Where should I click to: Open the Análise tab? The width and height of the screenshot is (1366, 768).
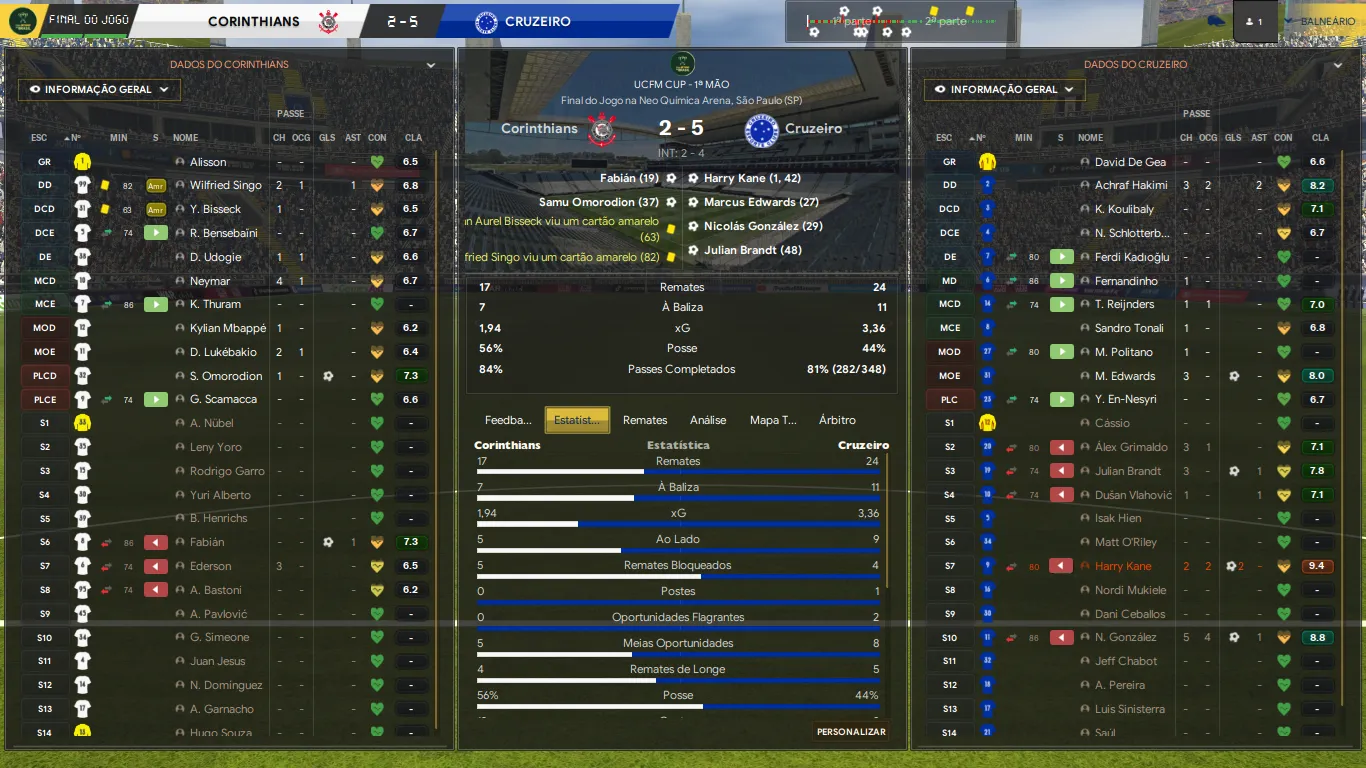[708, 420]
